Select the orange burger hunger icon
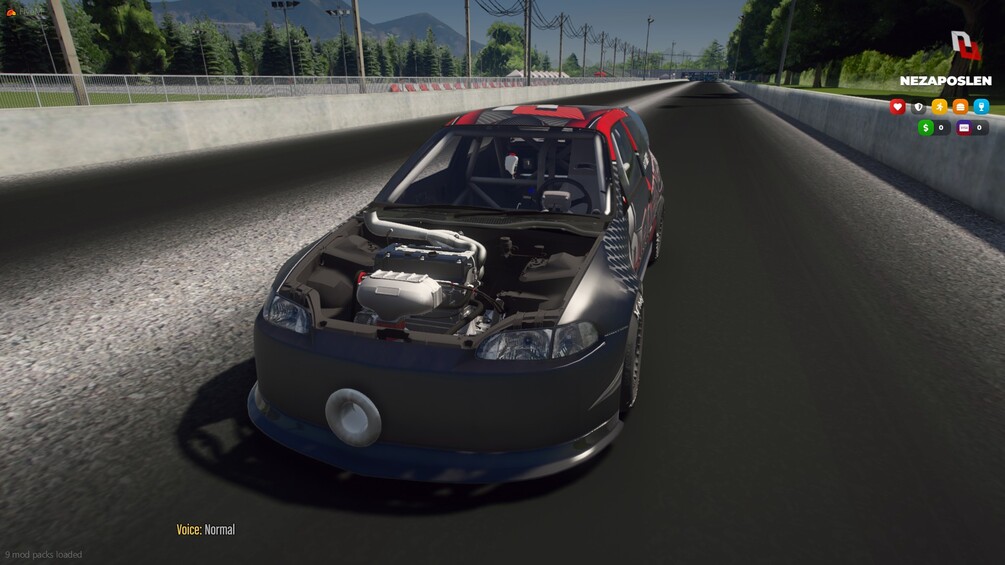1005x565 pixels. coord(960,107)
